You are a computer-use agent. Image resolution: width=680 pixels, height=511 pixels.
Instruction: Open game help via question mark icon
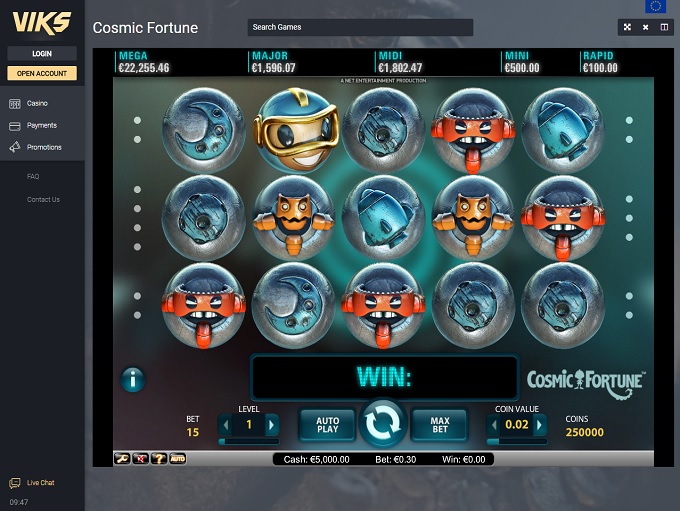click(159, 458)
